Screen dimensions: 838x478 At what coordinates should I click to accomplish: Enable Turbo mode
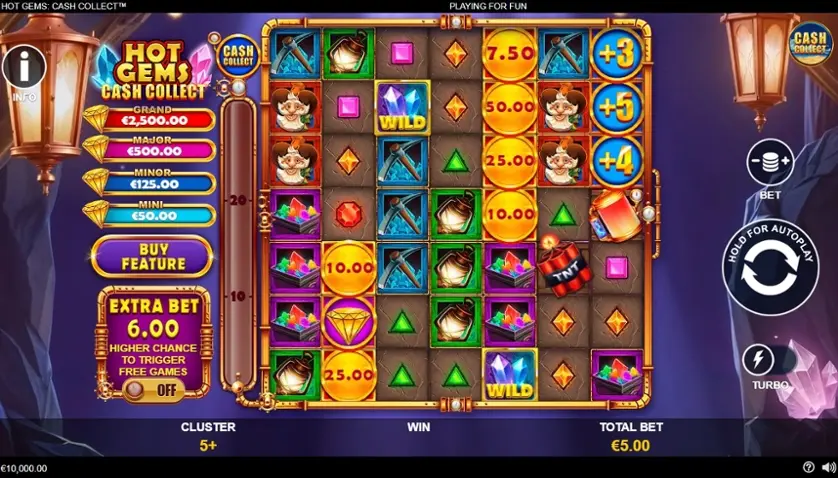(x=770, y=360)
